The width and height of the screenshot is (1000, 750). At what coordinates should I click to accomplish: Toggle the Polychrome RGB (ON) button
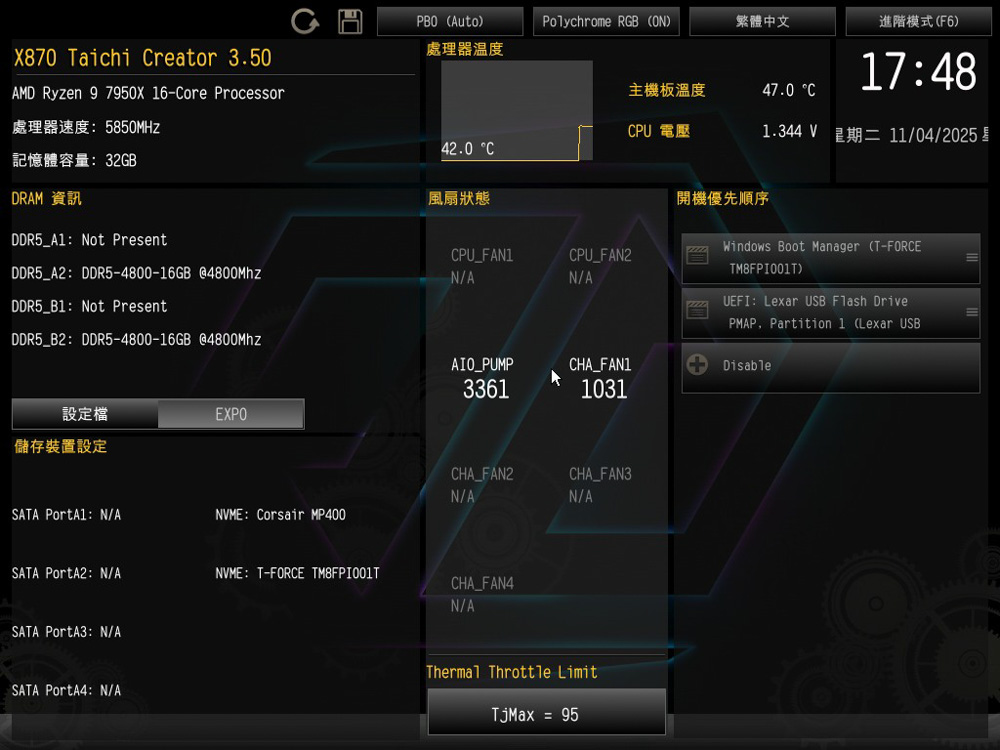point(606,21)
